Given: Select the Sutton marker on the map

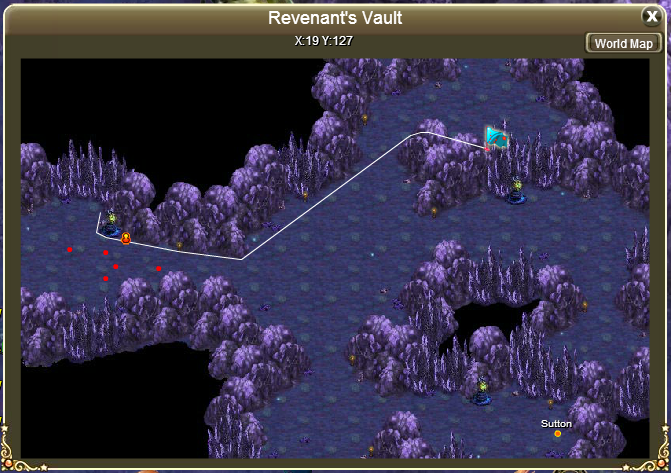Looking at the screenshot, I should (557, 433).
